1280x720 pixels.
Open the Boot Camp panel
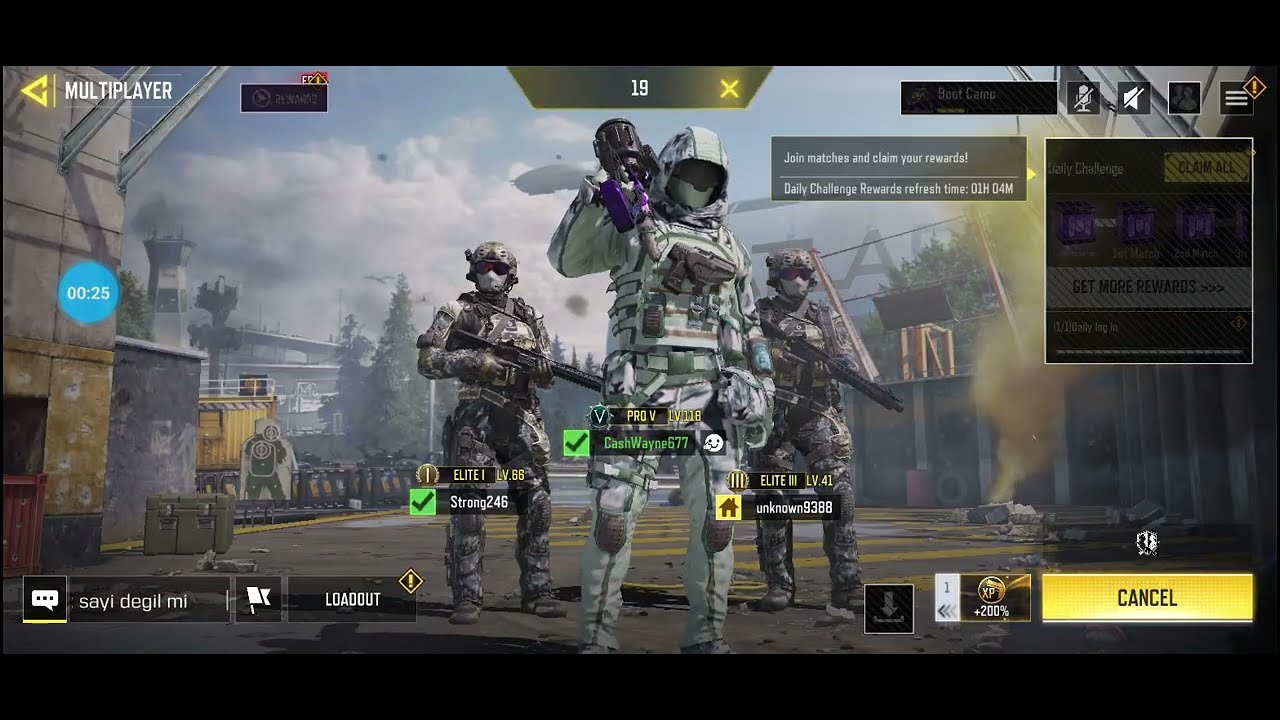tap(978, 96)
